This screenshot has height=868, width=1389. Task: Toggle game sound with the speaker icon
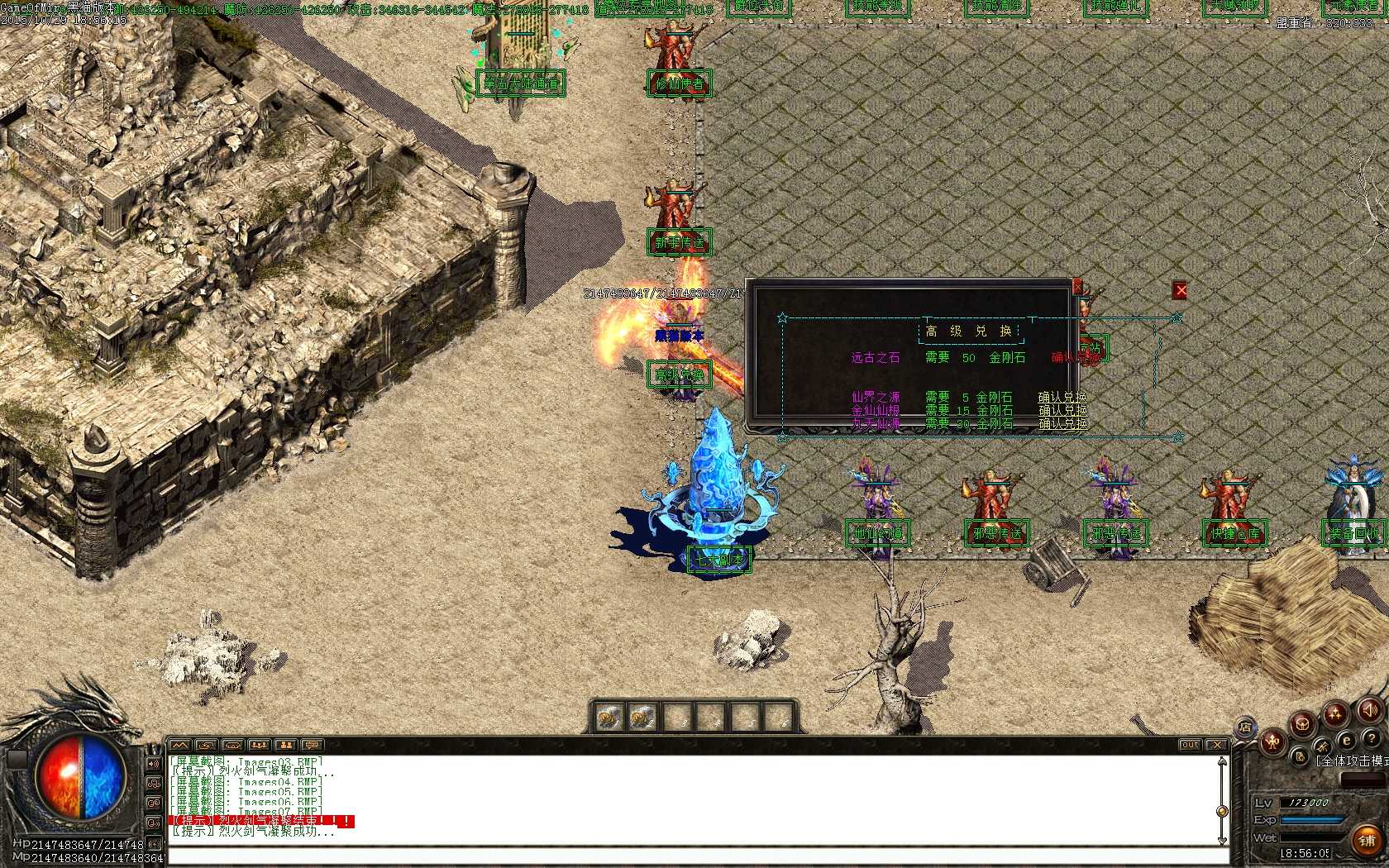pyautogui.click(x=1368, y=711)
